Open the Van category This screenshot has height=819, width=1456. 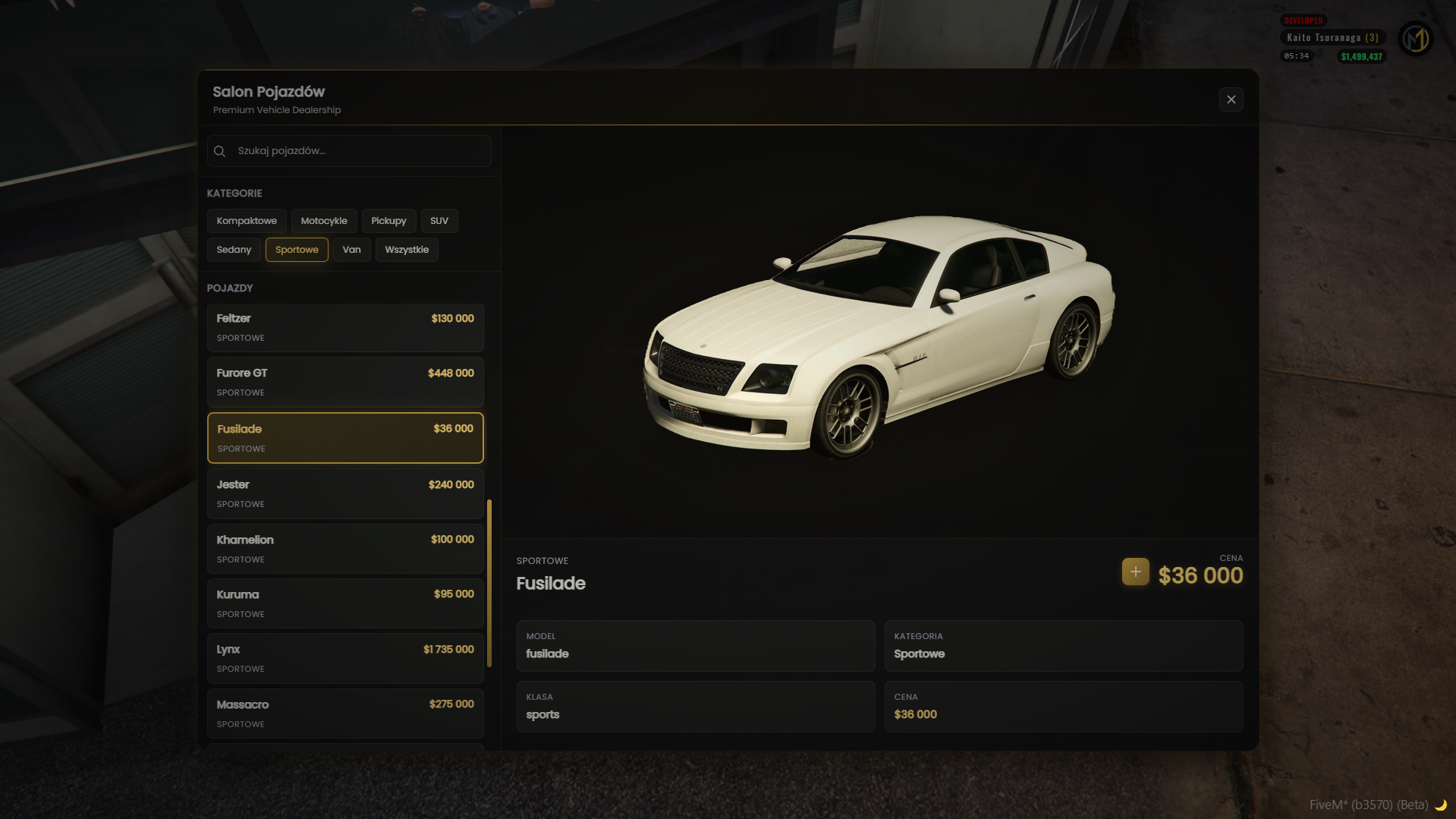(x=351, y=250)
